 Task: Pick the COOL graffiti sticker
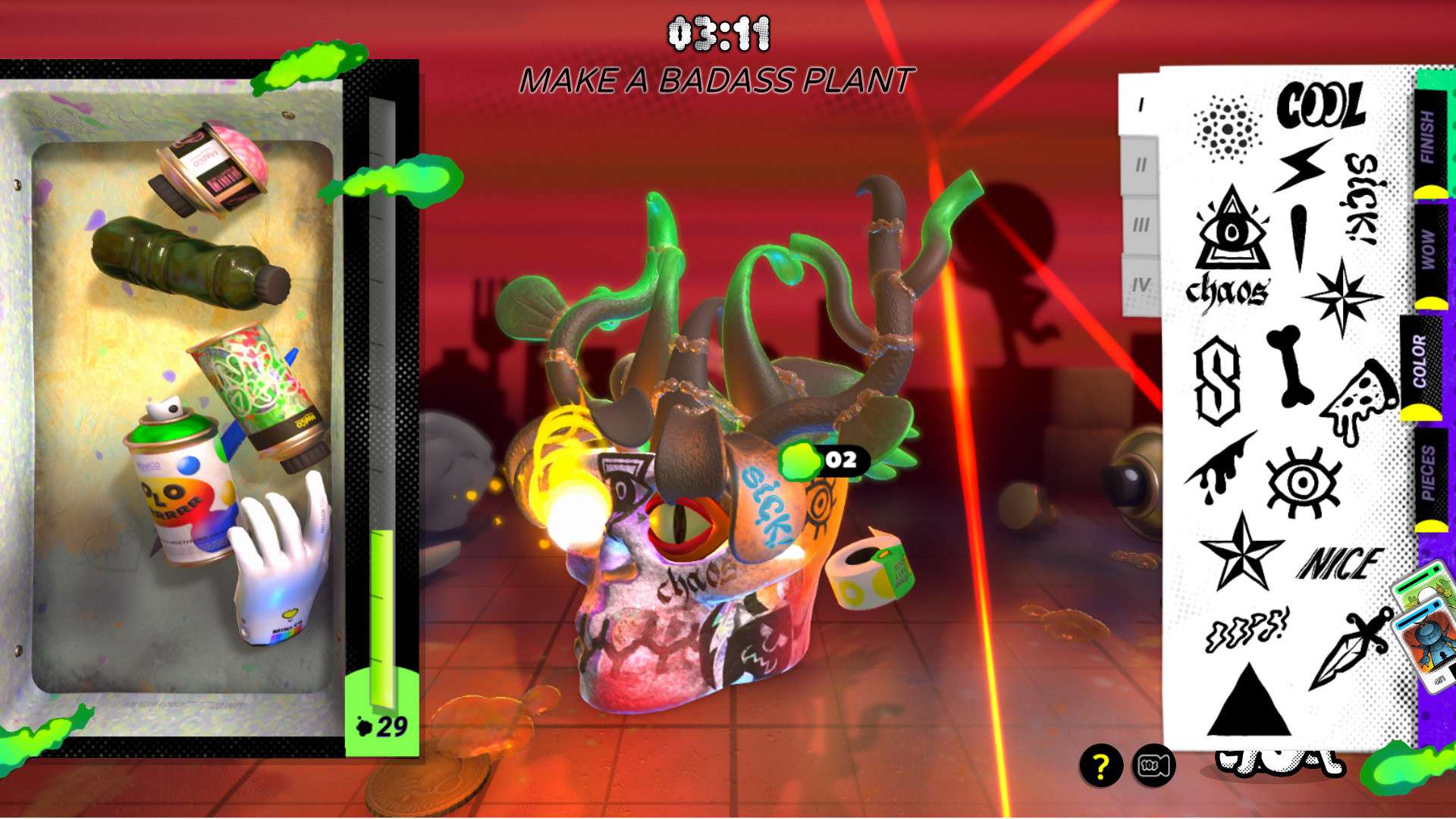click(x=1320, y=105)
